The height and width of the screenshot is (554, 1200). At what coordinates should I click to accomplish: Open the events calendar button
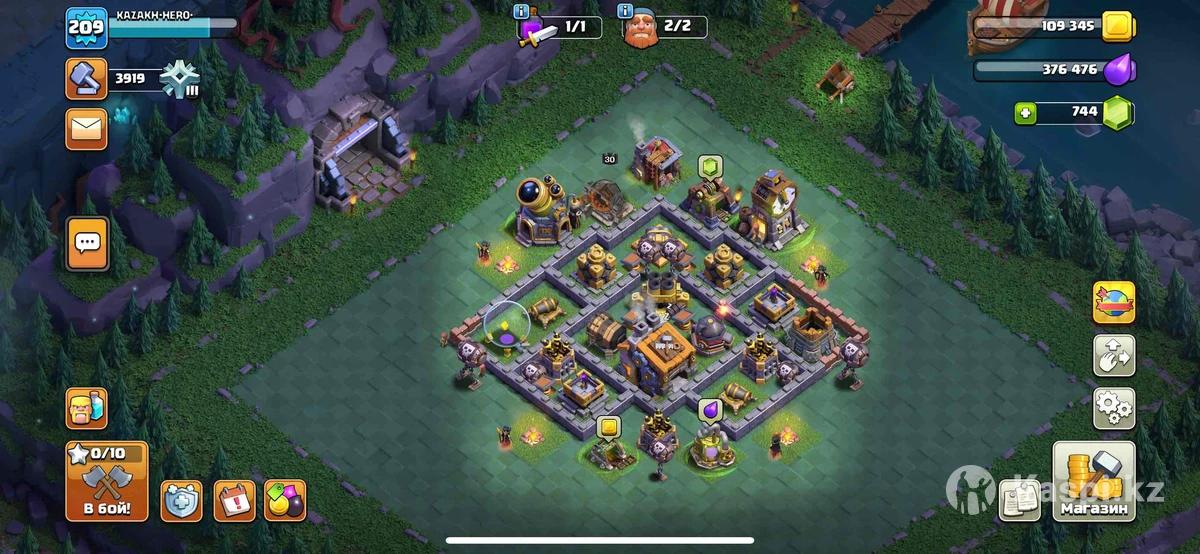point(234,500)
